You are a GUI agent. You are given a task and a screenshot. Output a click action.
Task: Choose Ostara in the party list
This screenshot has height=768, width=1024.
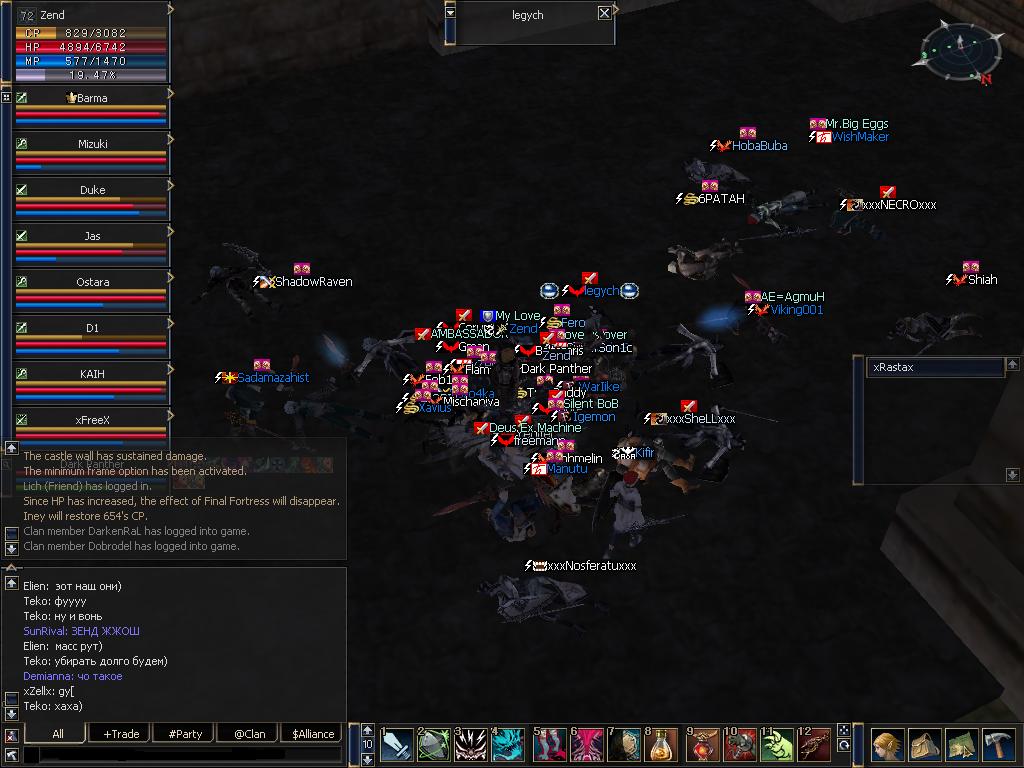coord(92,282)
